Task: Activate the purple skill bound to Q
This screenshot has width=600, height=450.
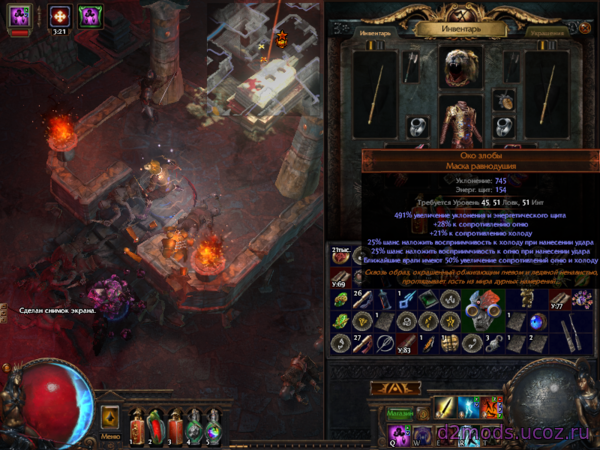Action: pos(397,433)
